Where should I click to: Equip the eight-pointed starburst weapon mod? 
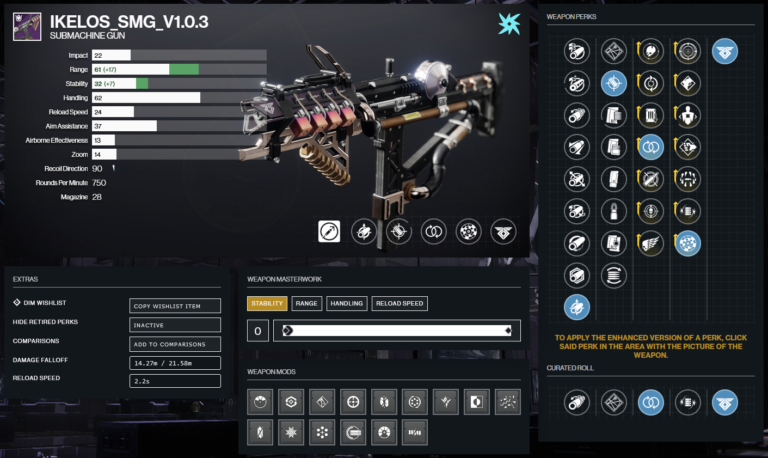pos(290,432)
